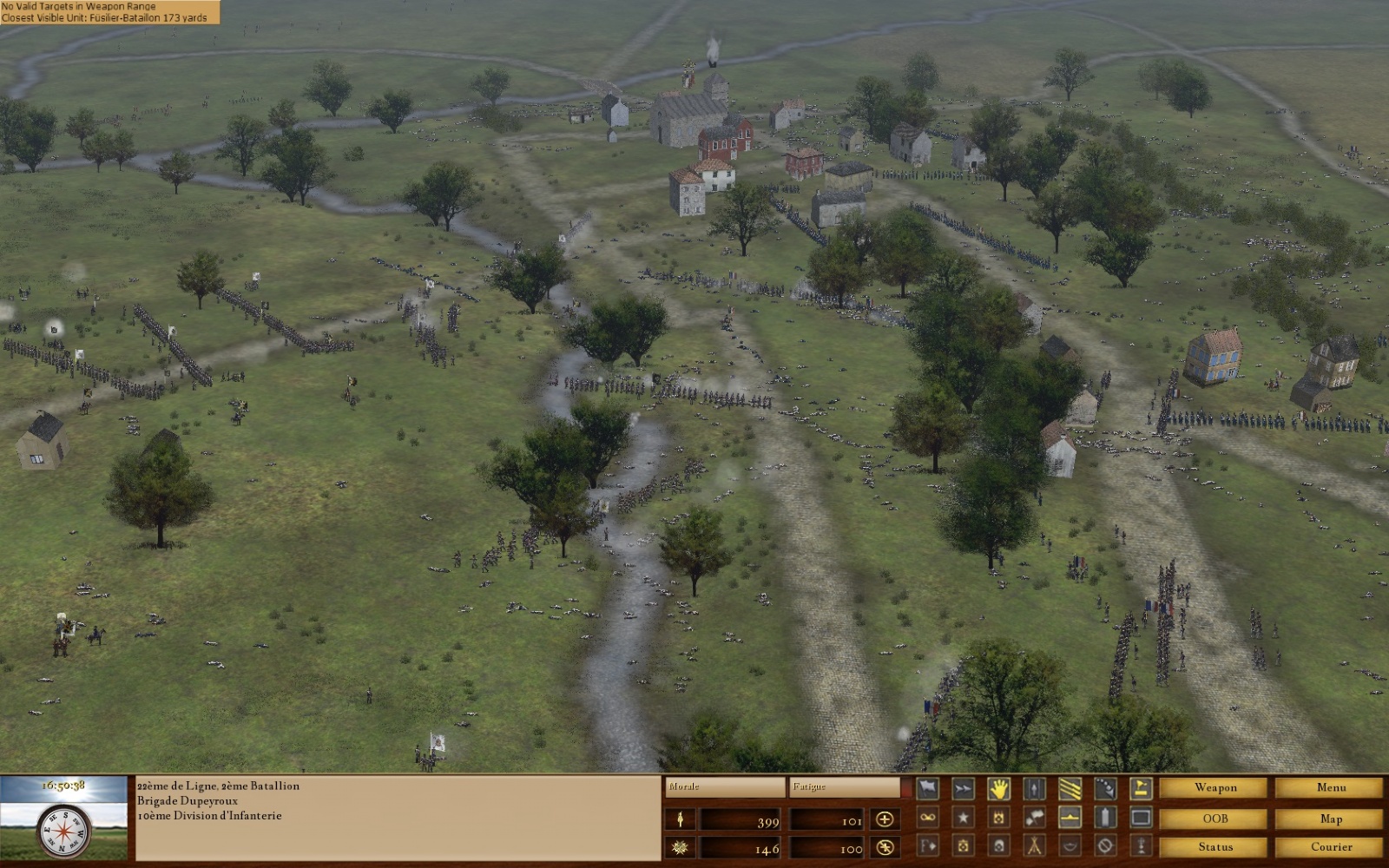1389x868 pixels.
Task: Select the crossed flags icon
Action: tap(1034, 818)
